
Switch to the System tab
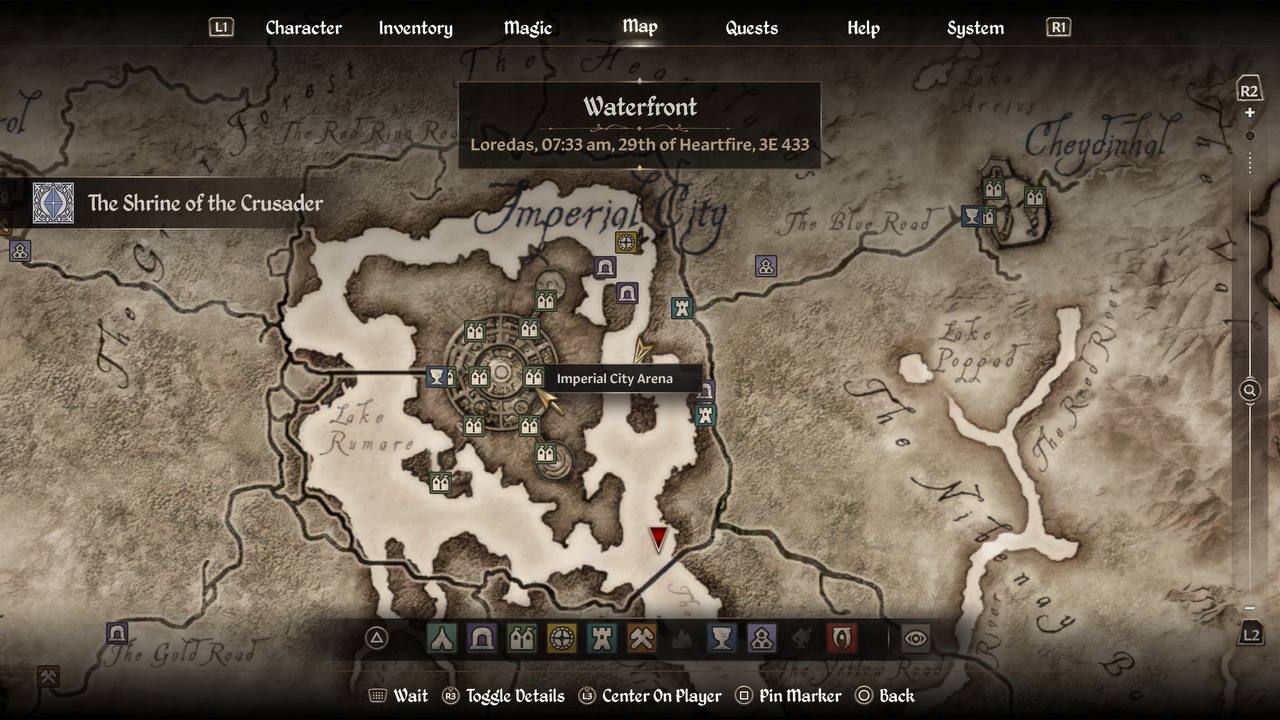point(975,28)
